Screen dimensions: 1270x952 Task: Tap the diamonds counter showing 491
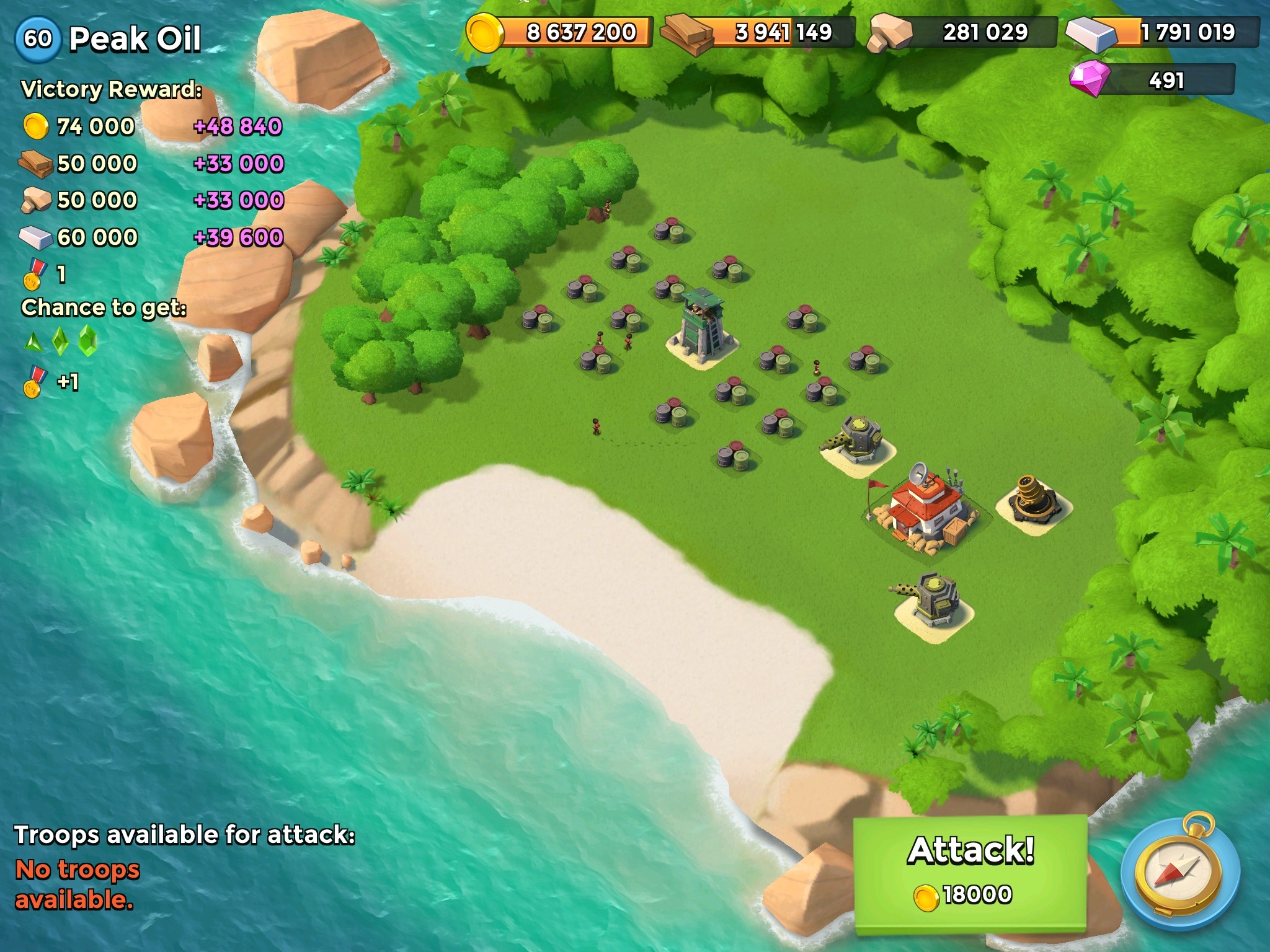coord(1153,81)
